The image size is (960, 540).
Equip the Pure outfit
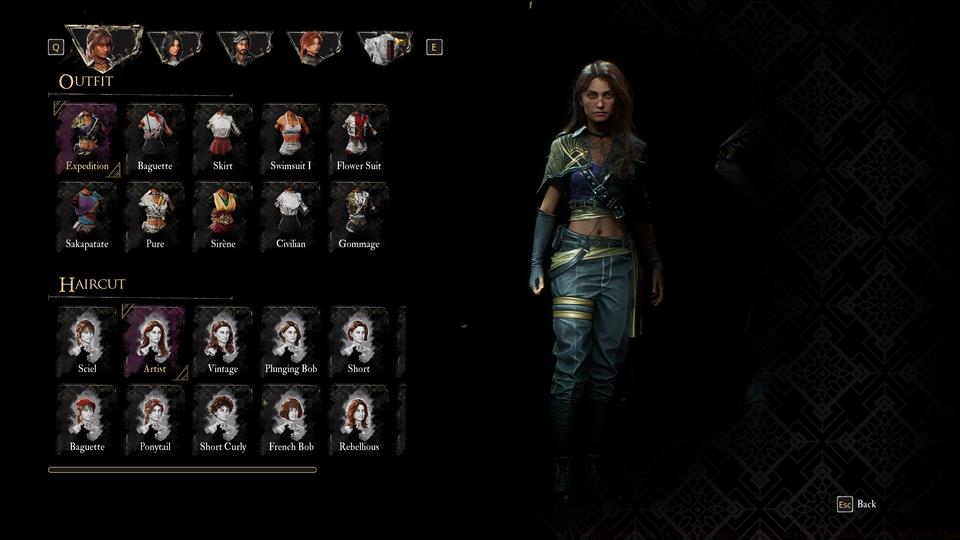pyautogui.click(x=155, y=216)
